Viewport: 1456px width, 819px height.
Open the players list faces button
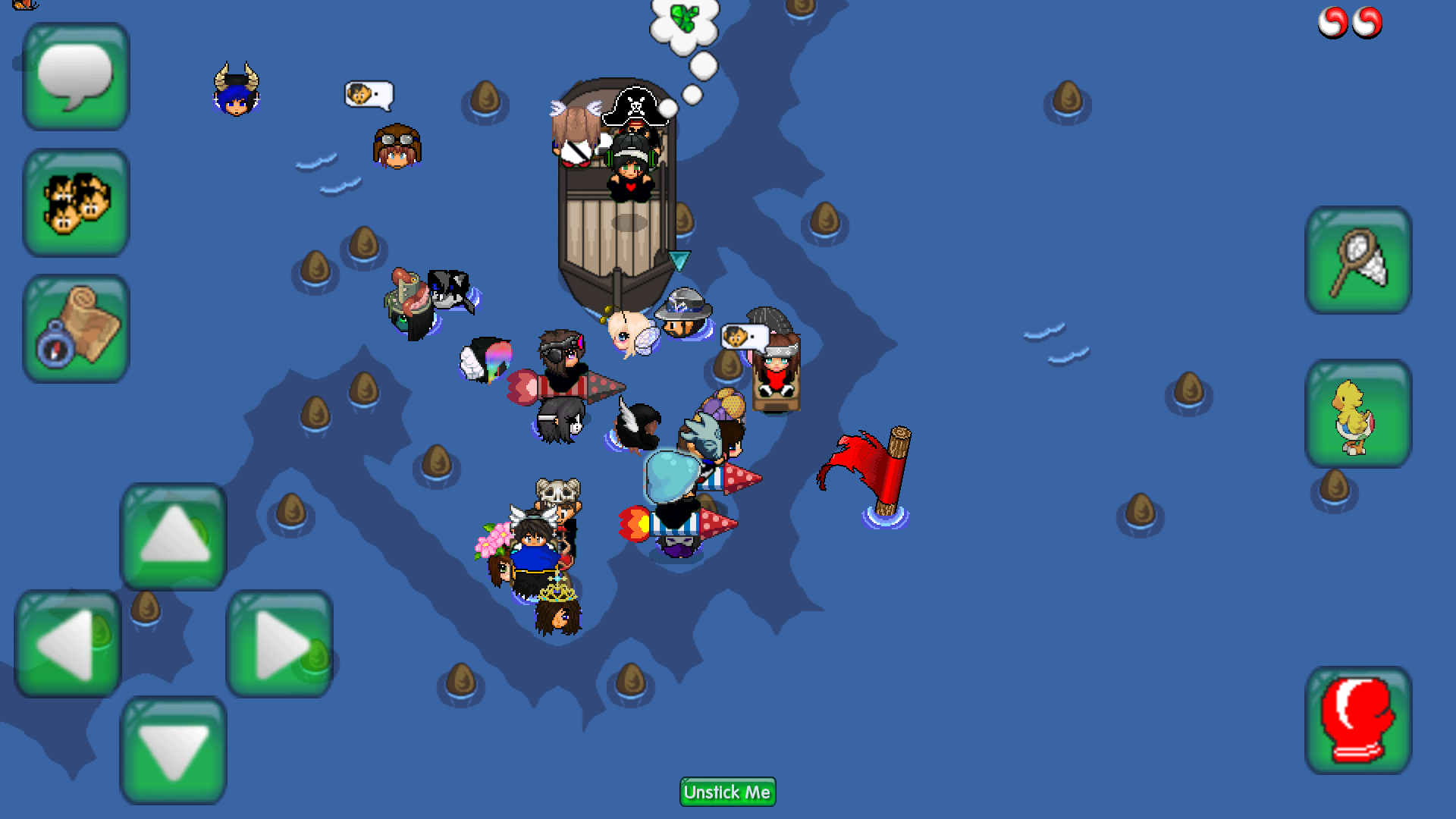(x=76, y=202)
